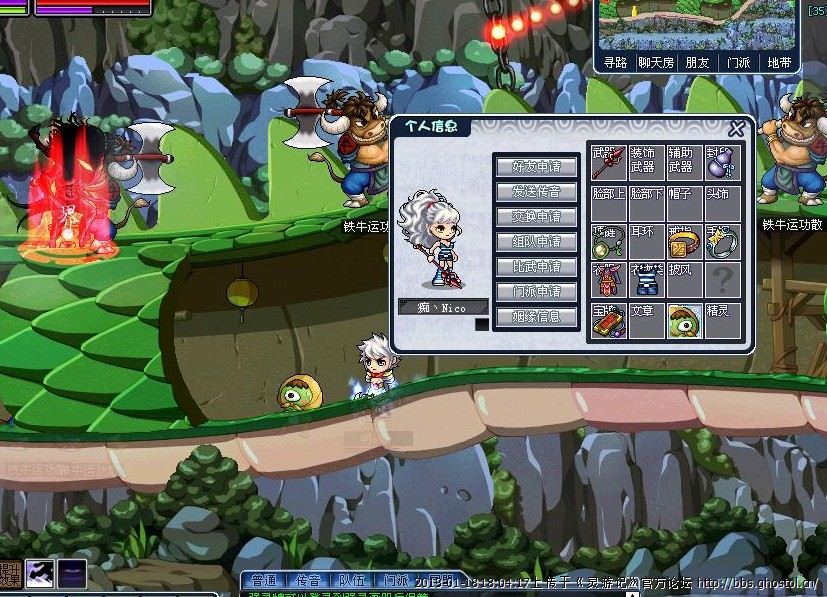This screenshot has width=827, height=597.
Task: Invite to party via 组队申请
Action: pos(536,242)
